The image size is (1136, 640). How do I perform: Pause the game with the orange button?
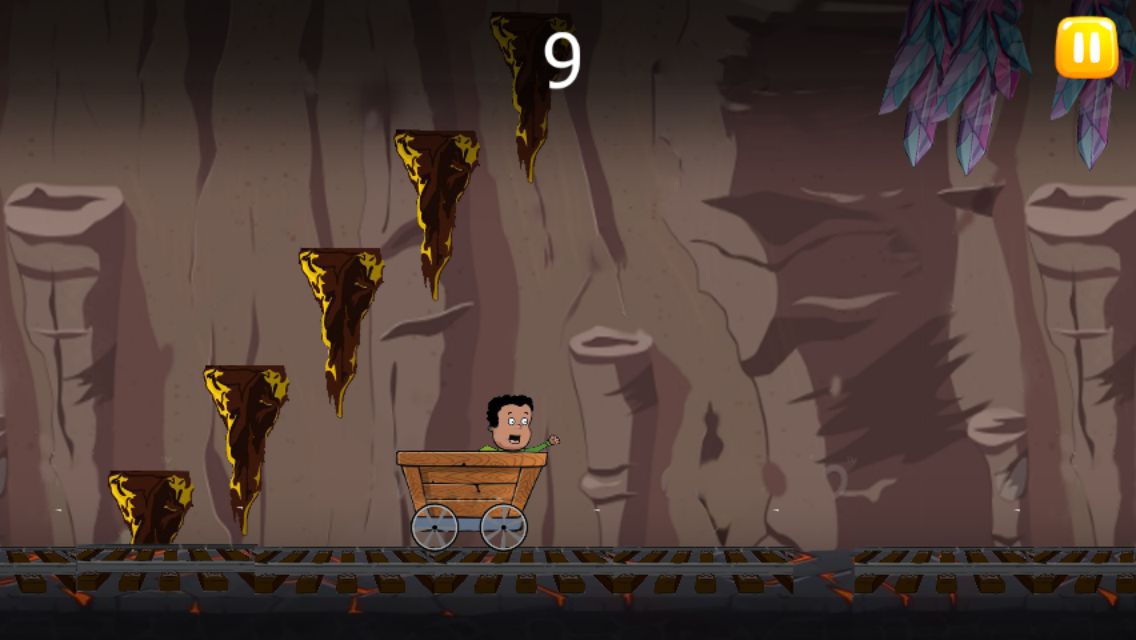pyautogui.click(x=1086, y=47)
